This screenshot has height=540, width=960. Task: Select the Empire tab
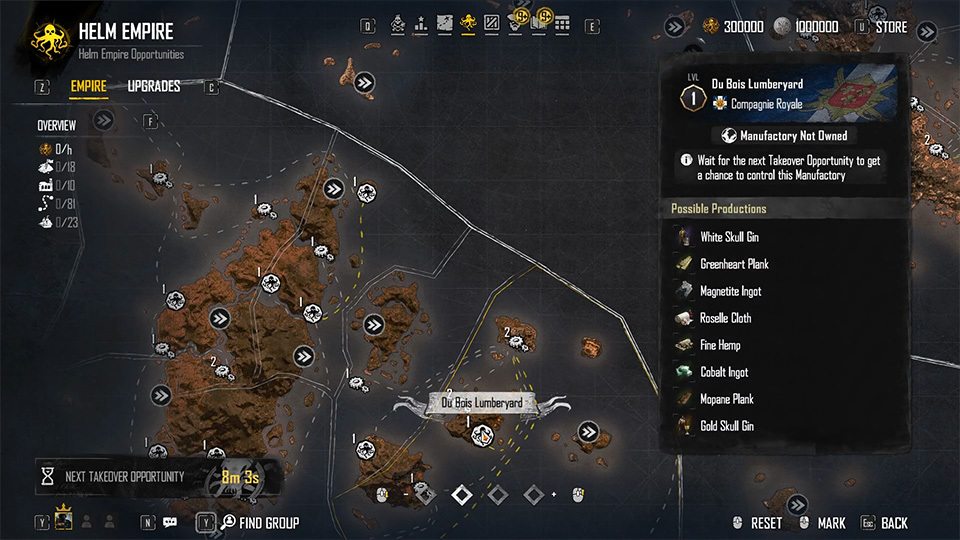click(x=89, y=87)
